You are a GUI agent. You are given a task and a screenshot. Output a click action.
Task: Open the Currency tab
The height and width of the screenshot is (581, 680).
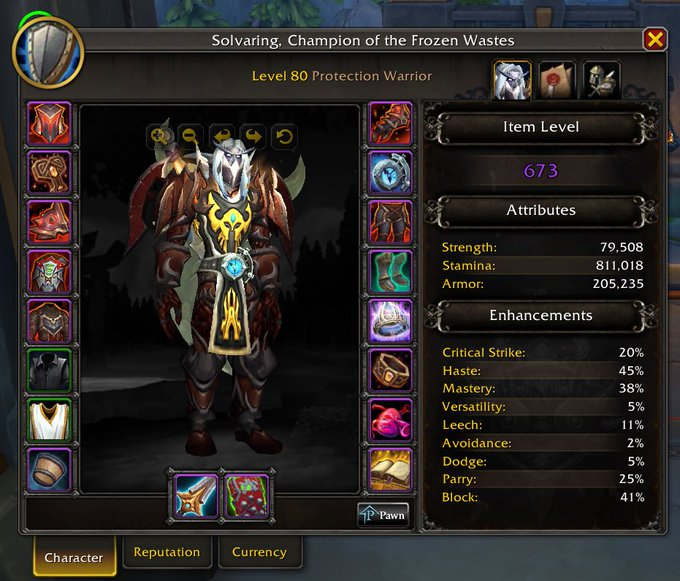pyautogui.click(x=259, y=552)
